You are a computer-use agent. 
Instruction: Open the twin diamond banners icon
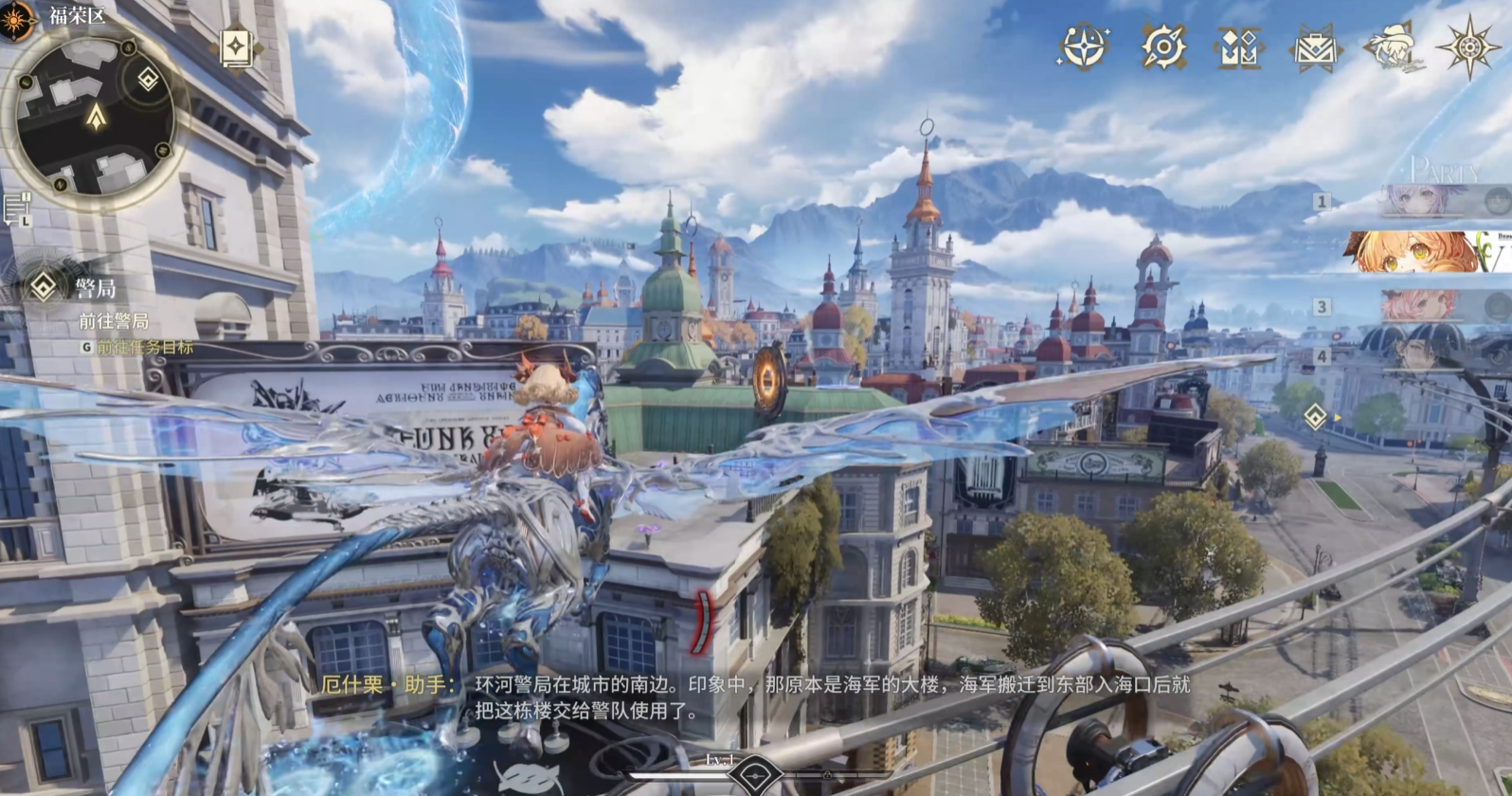(x=1238, y=46)
